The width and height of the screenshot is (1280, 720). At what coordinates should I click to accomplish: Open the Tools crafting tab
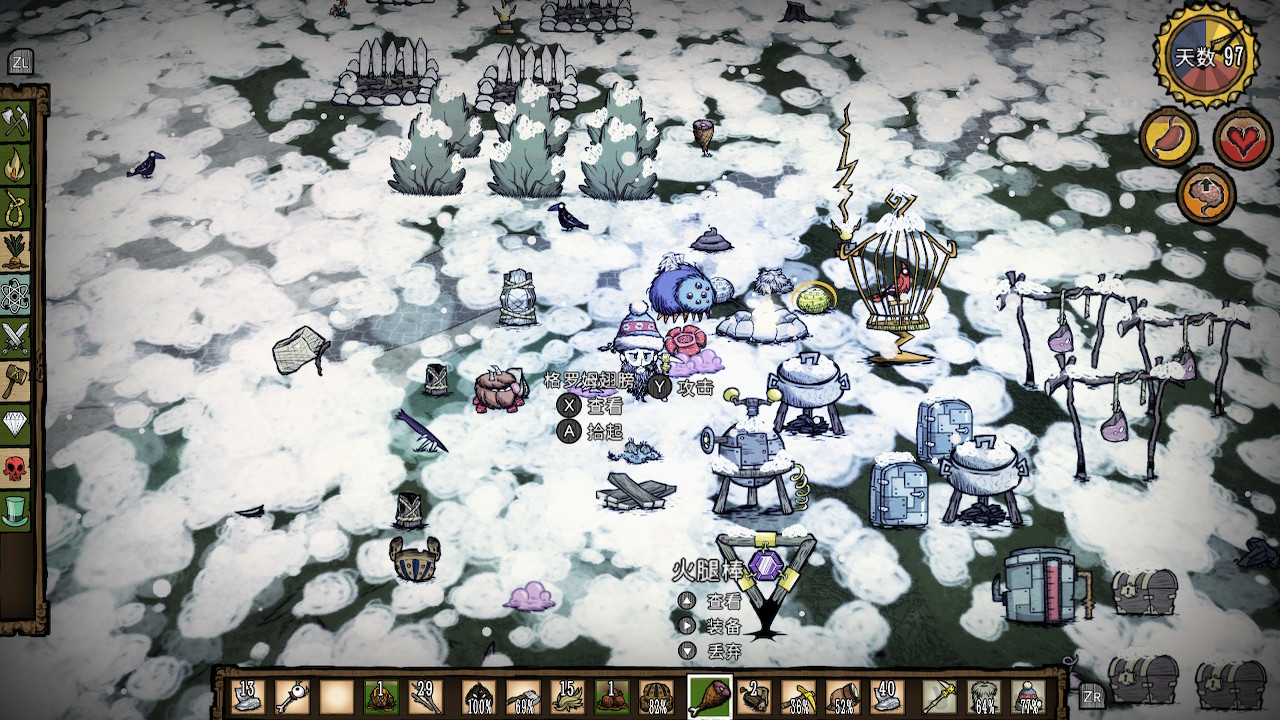coord(16,121)
